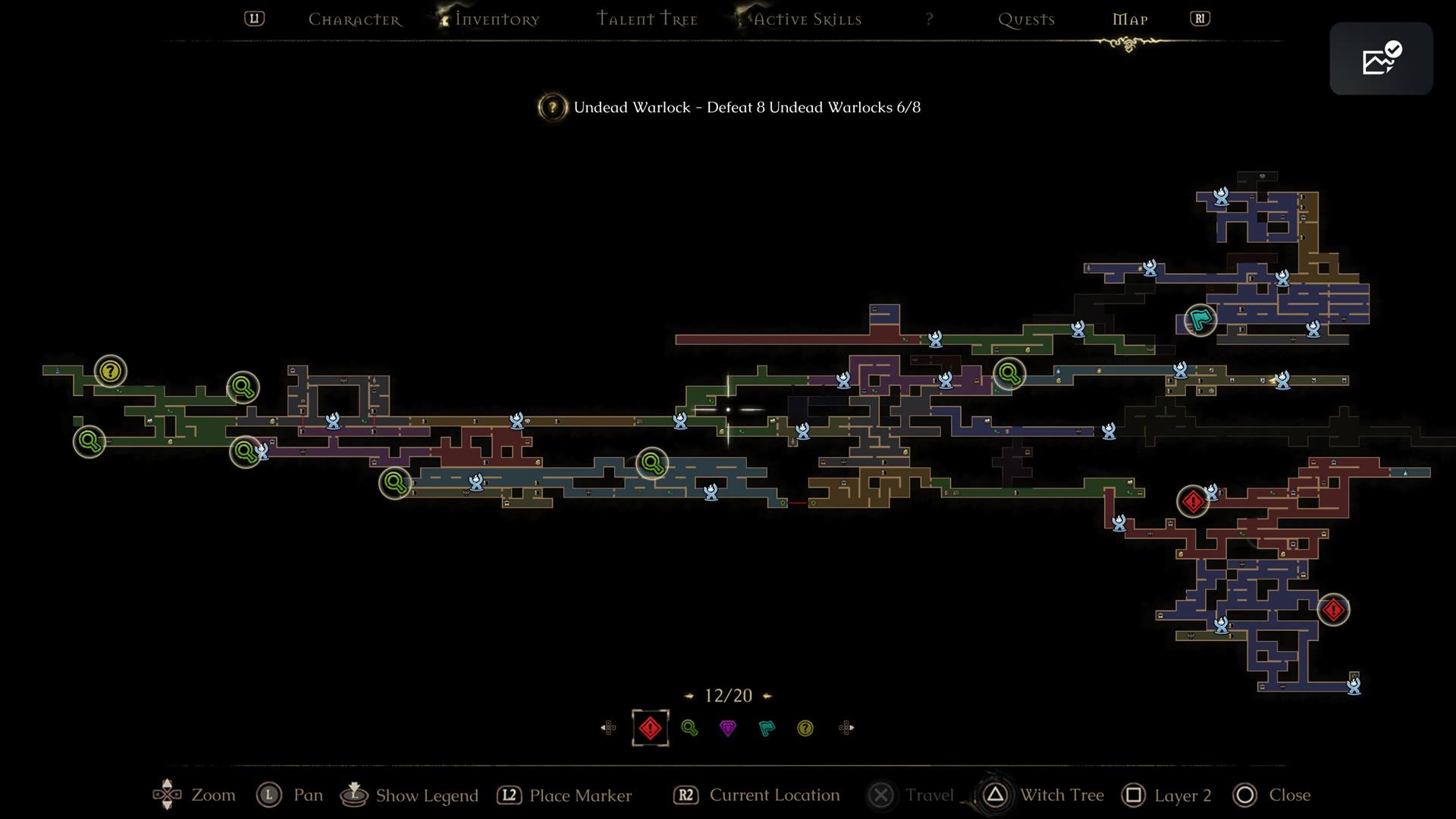Pick the yellow question mark marker type
Image resolution: width=1456 pixels, height=819 pixels.
tap(805, 728)
